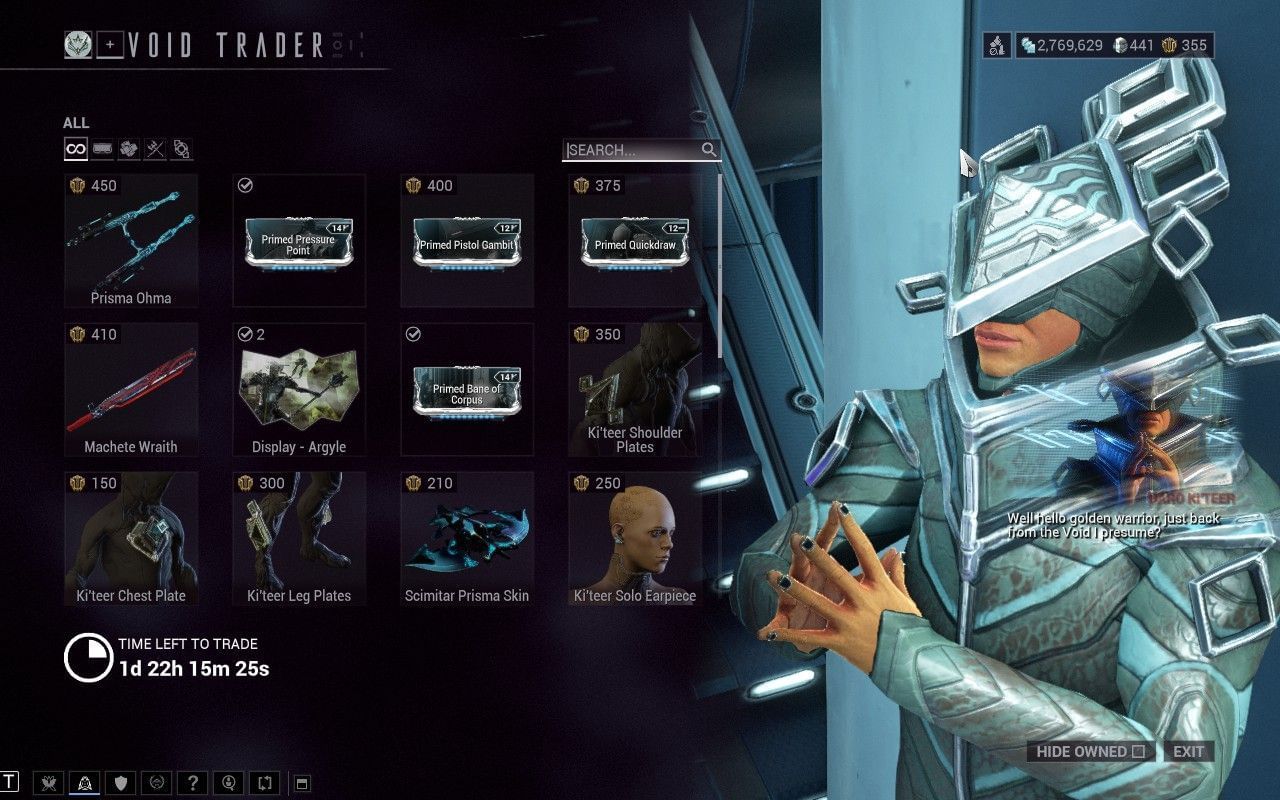1280x800 pixels.
Task: Click the chess pieces icon beside credits
Action: [997, 45]
